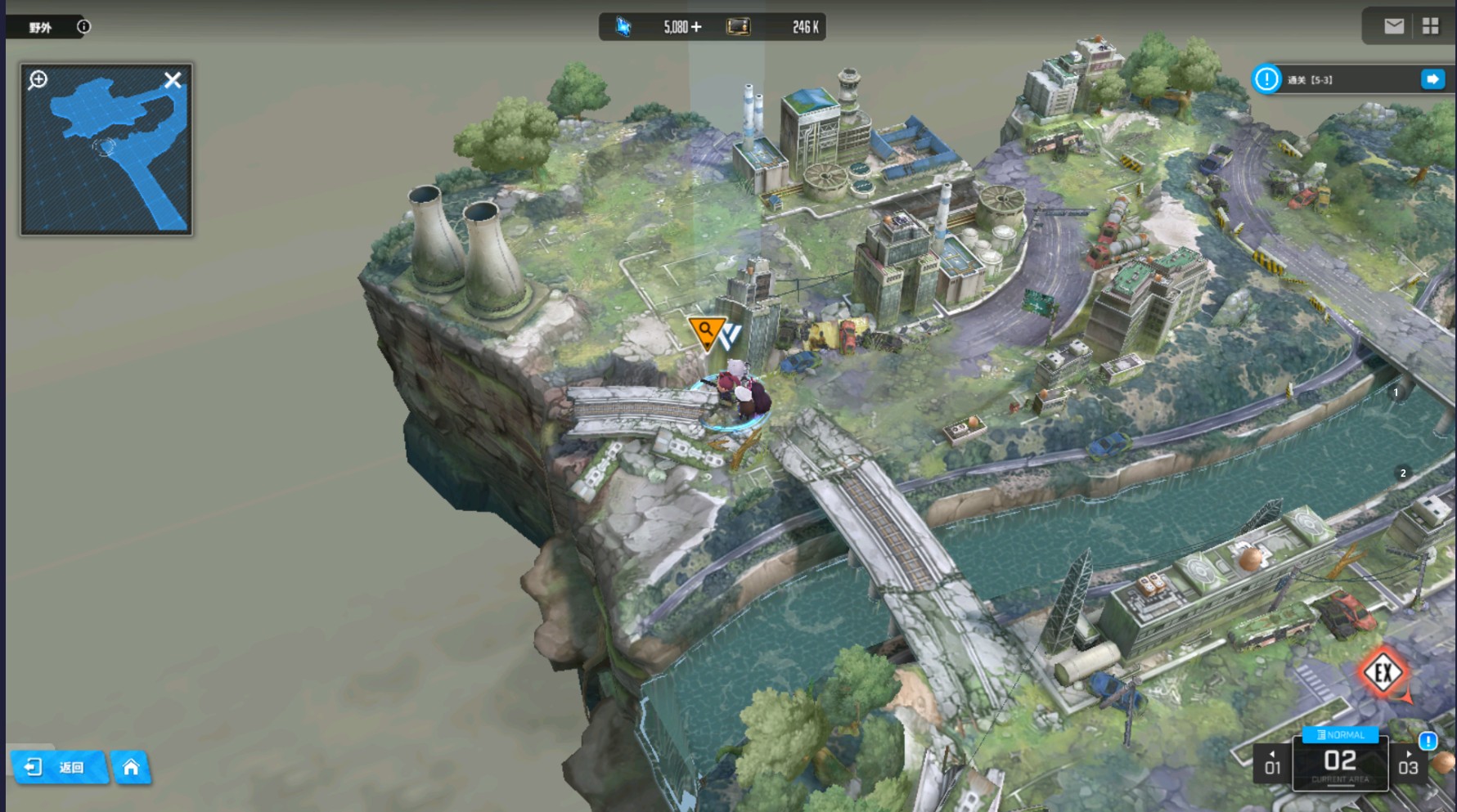This screenshot has height=812, width=1457.
Task: Go to the home screen
Action: pos(131,767)
